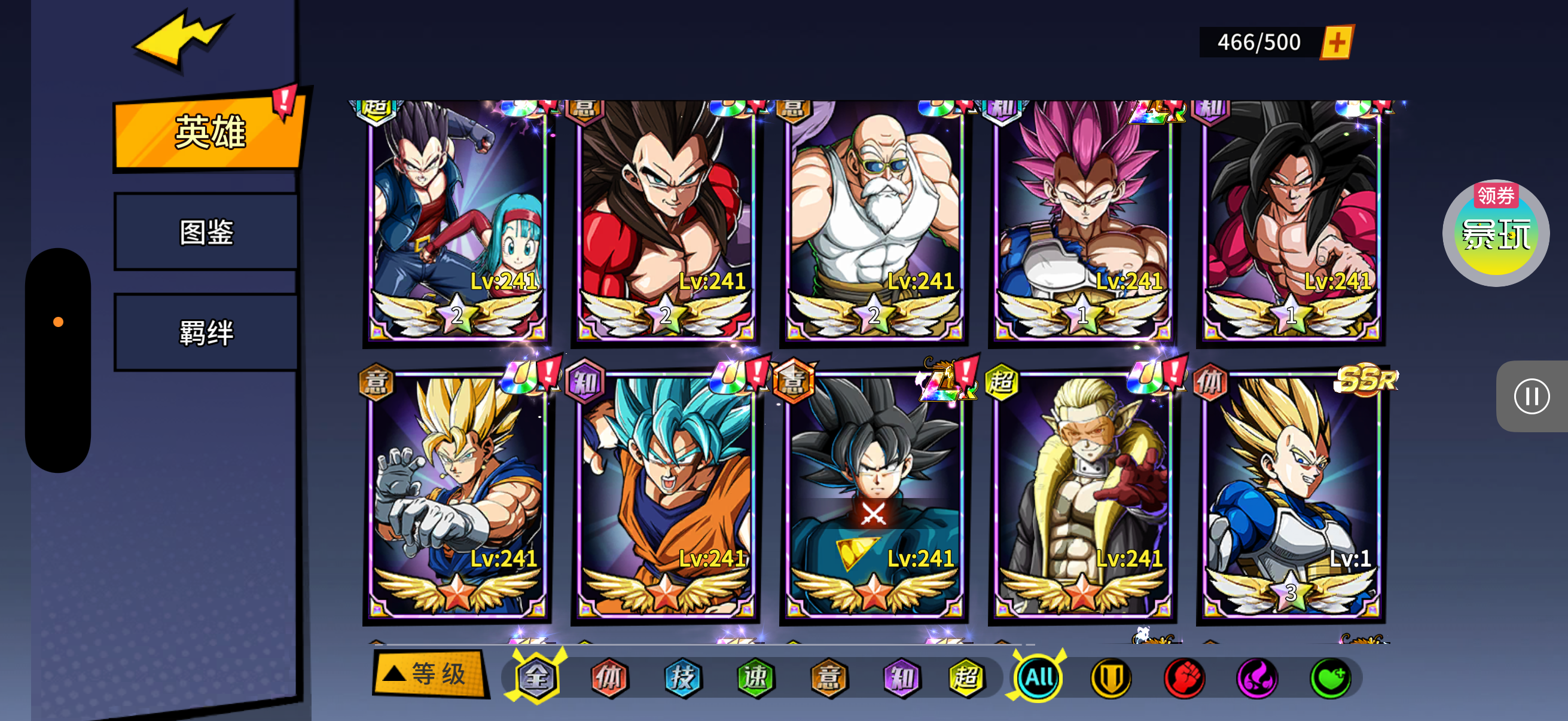Viewport: 1568px width, 721px height.
Task: Toggle the 等级 level sort button
Action: click(430, 674)
